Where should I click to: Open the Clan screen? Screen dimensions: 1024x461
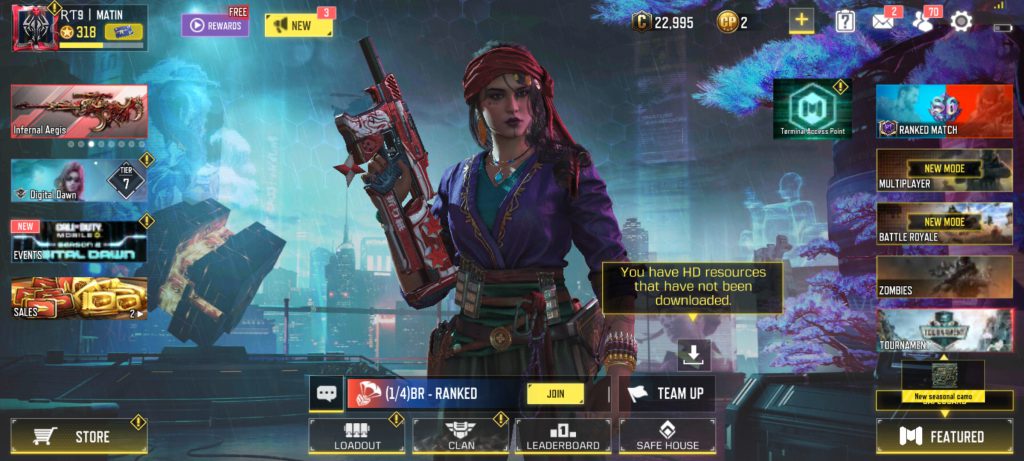point(460,436)
